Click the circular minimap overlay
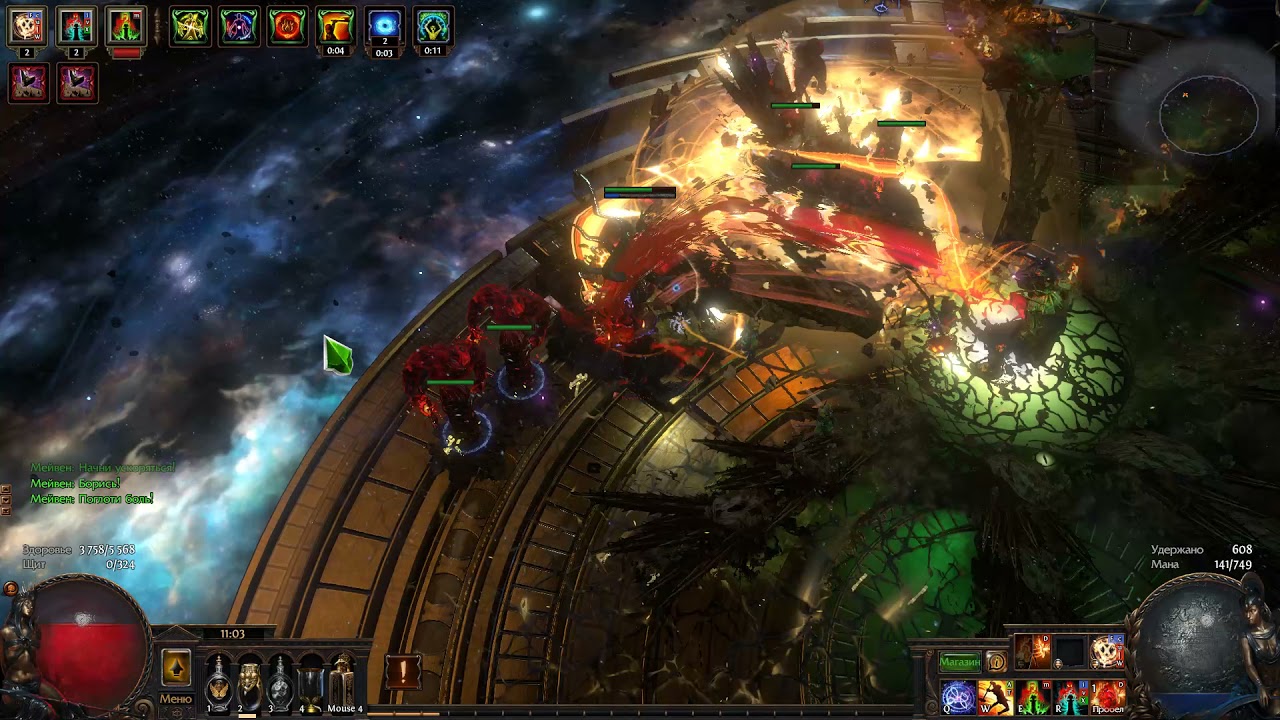The width and height of the screenshot is (1280, 720). (1209, 115)
